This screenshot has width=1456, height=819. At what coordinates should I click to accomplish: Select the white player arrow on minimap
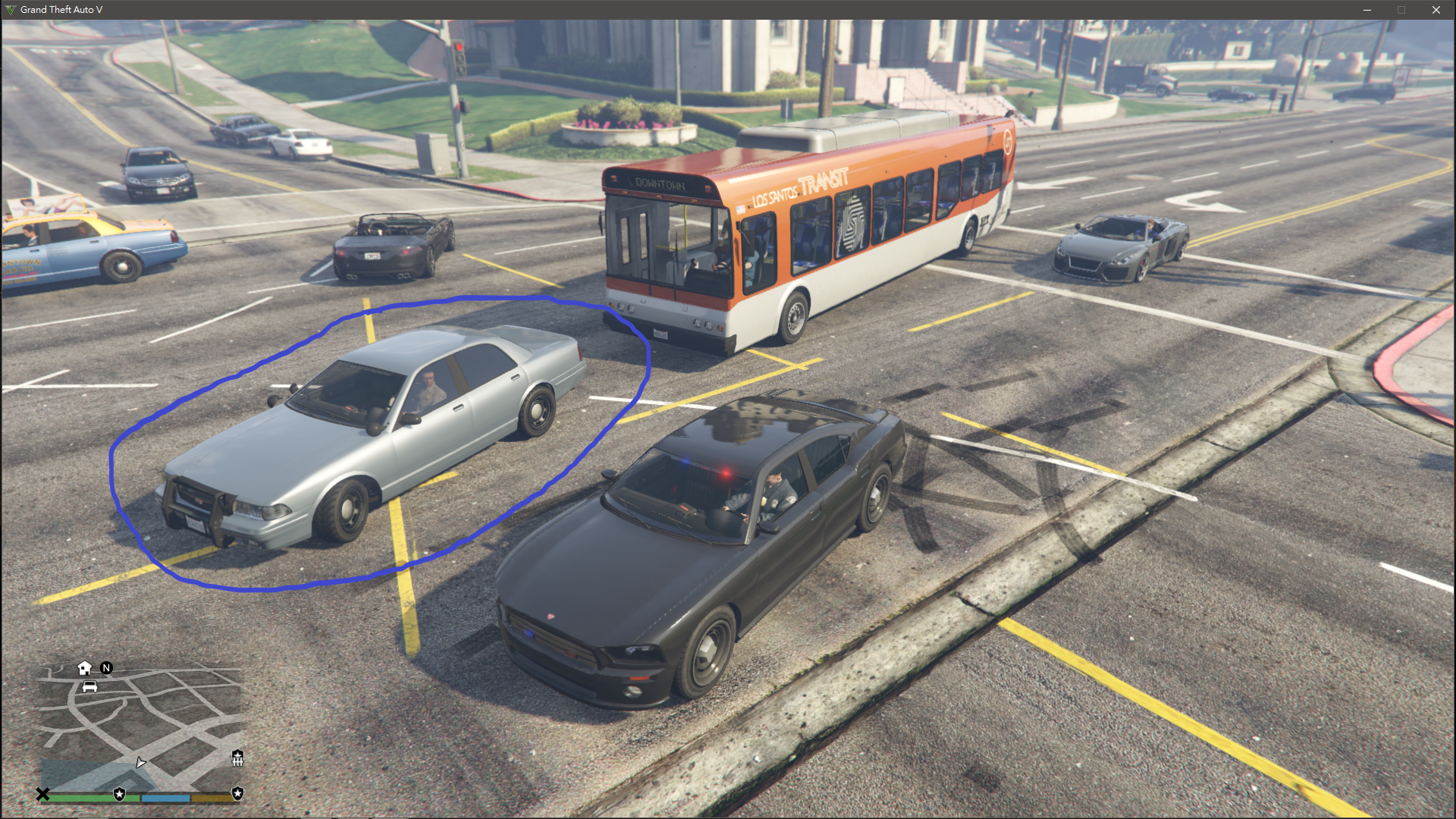[140, 762]
